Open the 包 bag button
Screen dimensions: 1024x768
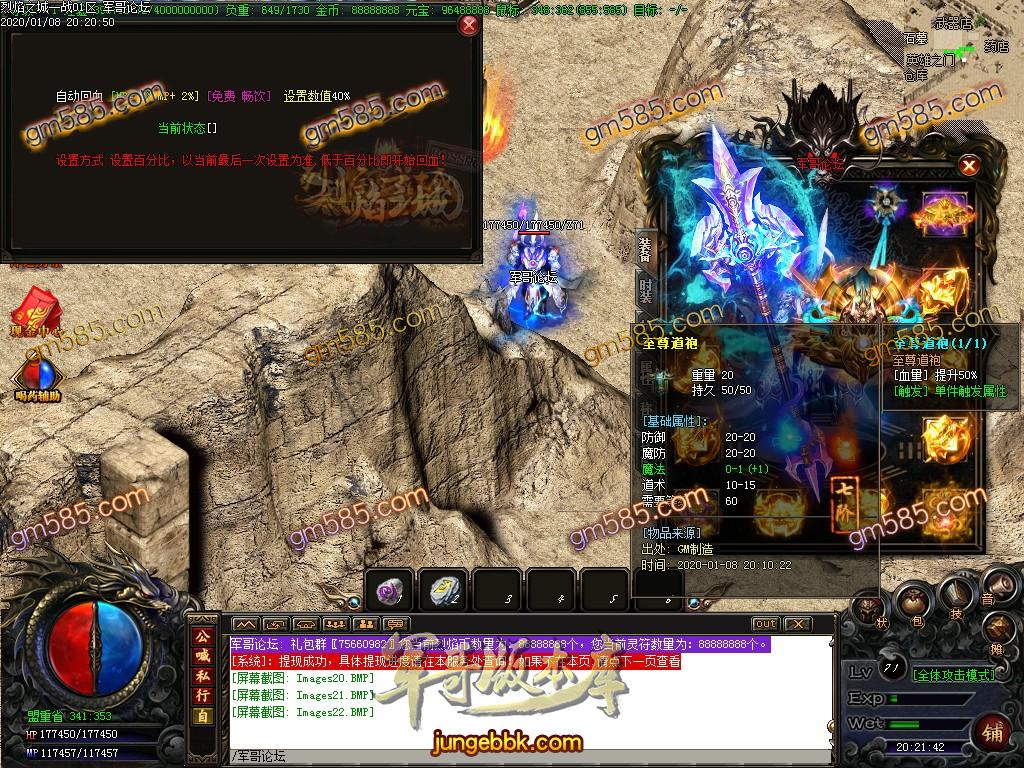coord(914,604)
